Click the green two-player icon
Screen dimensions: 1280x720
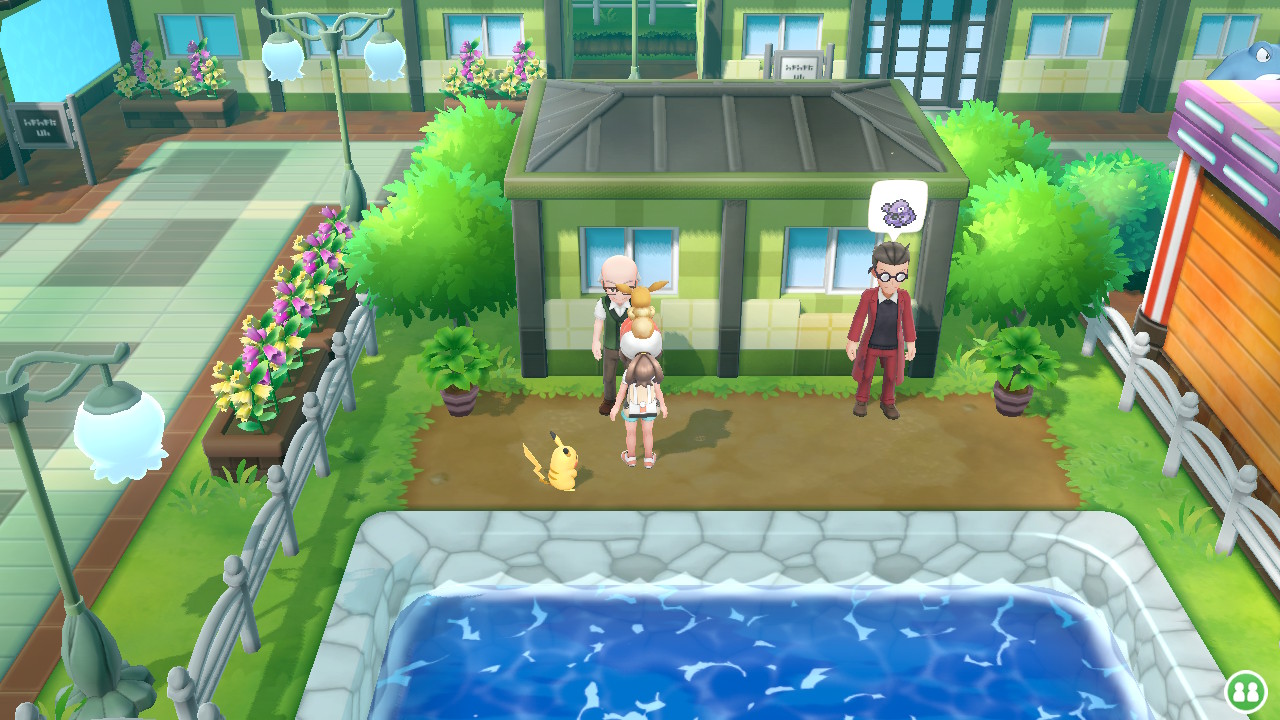(x=1245, y=691)
